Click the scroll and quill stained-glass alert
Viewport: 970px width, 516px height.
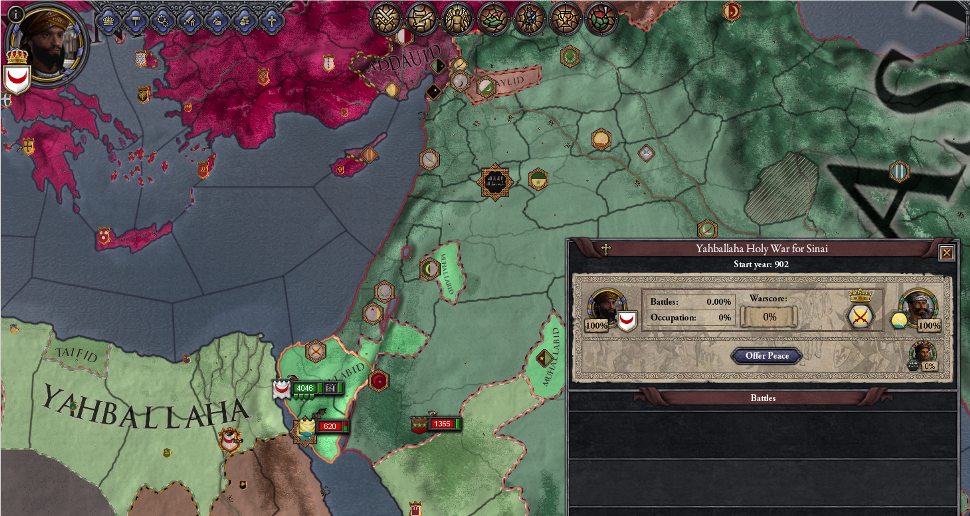point(422,17)
